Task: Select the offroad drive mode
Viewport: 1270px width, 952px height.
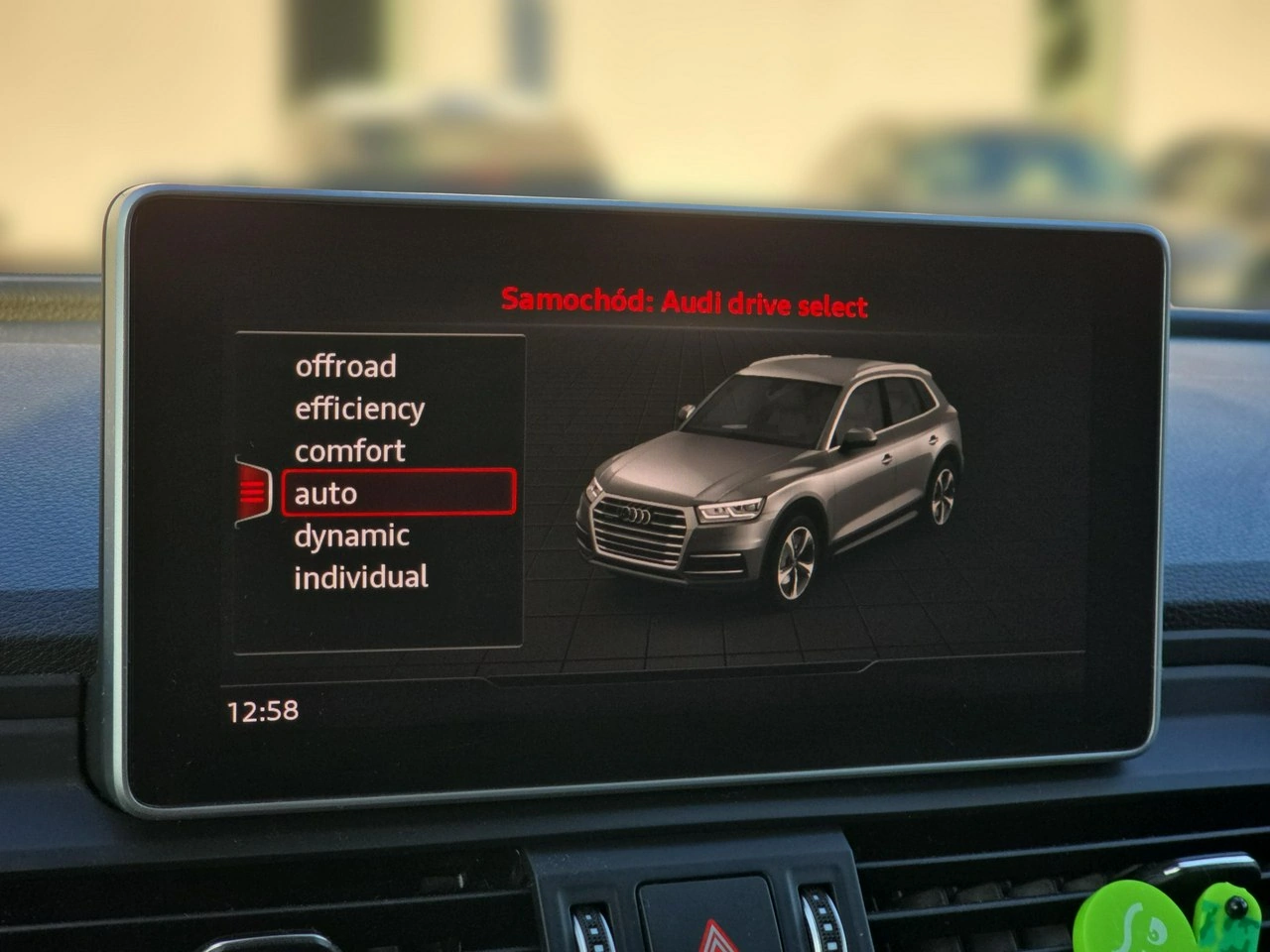Action: point(345,367)
